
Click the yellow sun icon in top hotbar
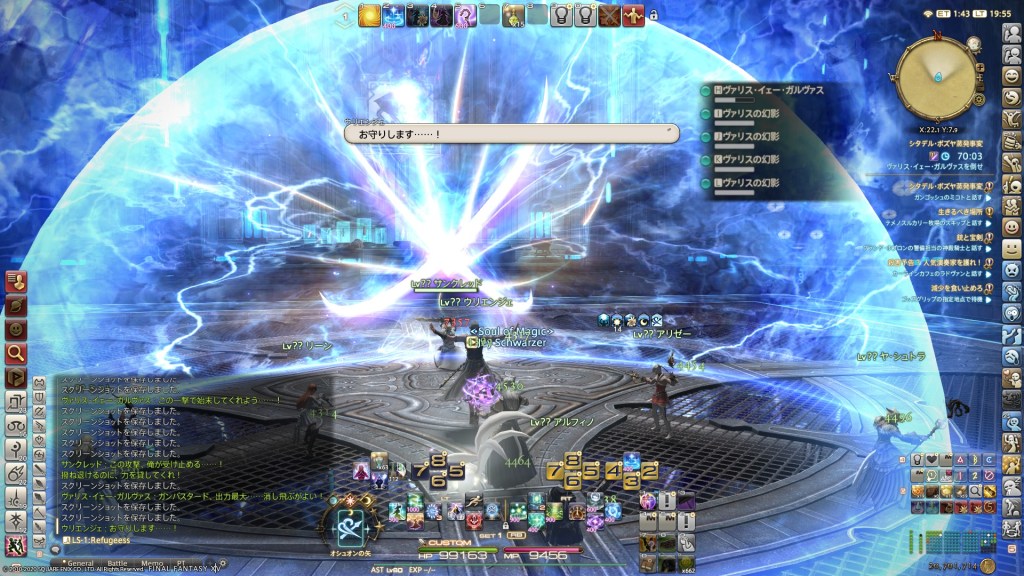369,16
